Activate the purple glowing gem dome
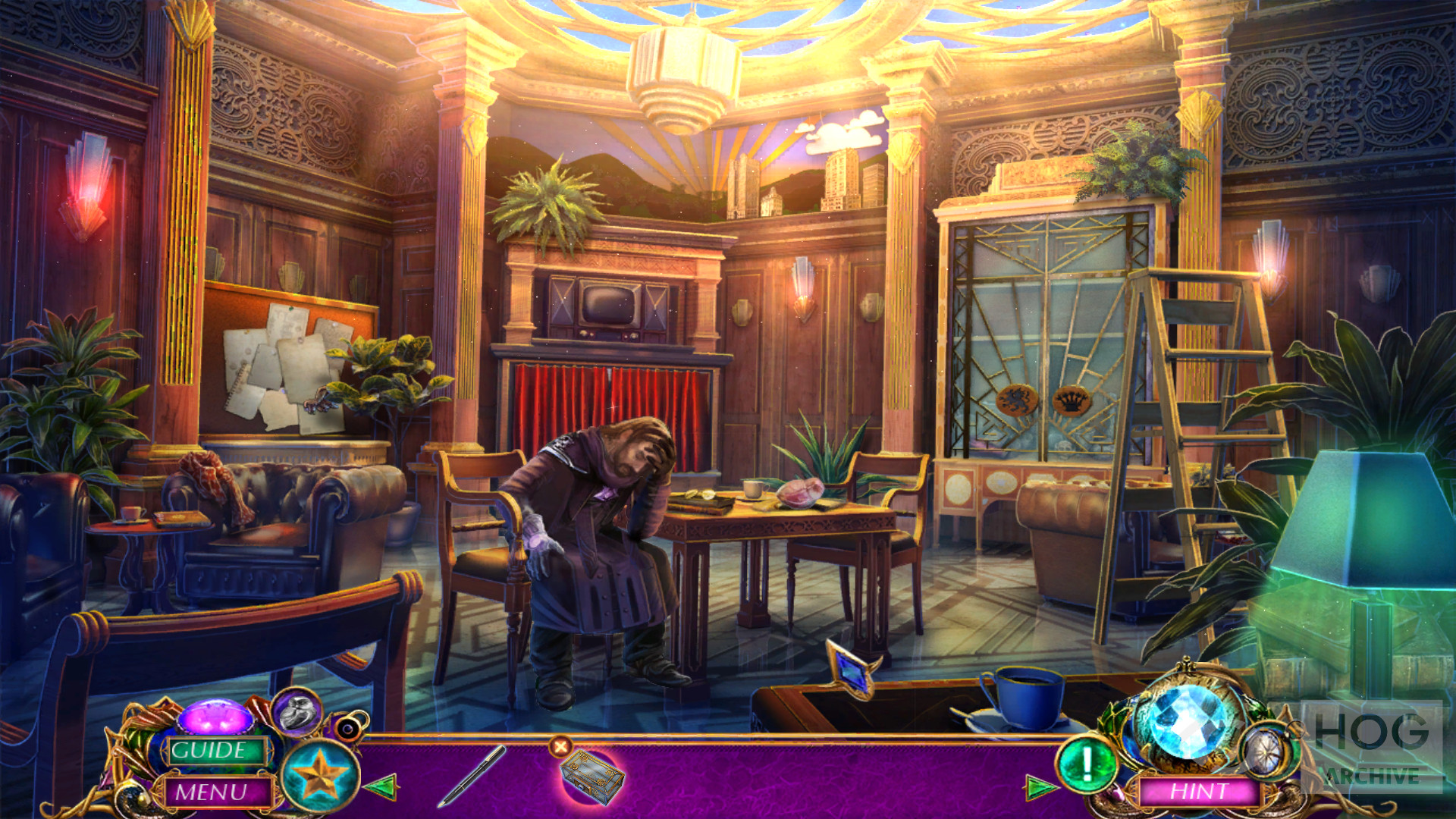Screen dimensions: 1456x819 tap(215, 717)
